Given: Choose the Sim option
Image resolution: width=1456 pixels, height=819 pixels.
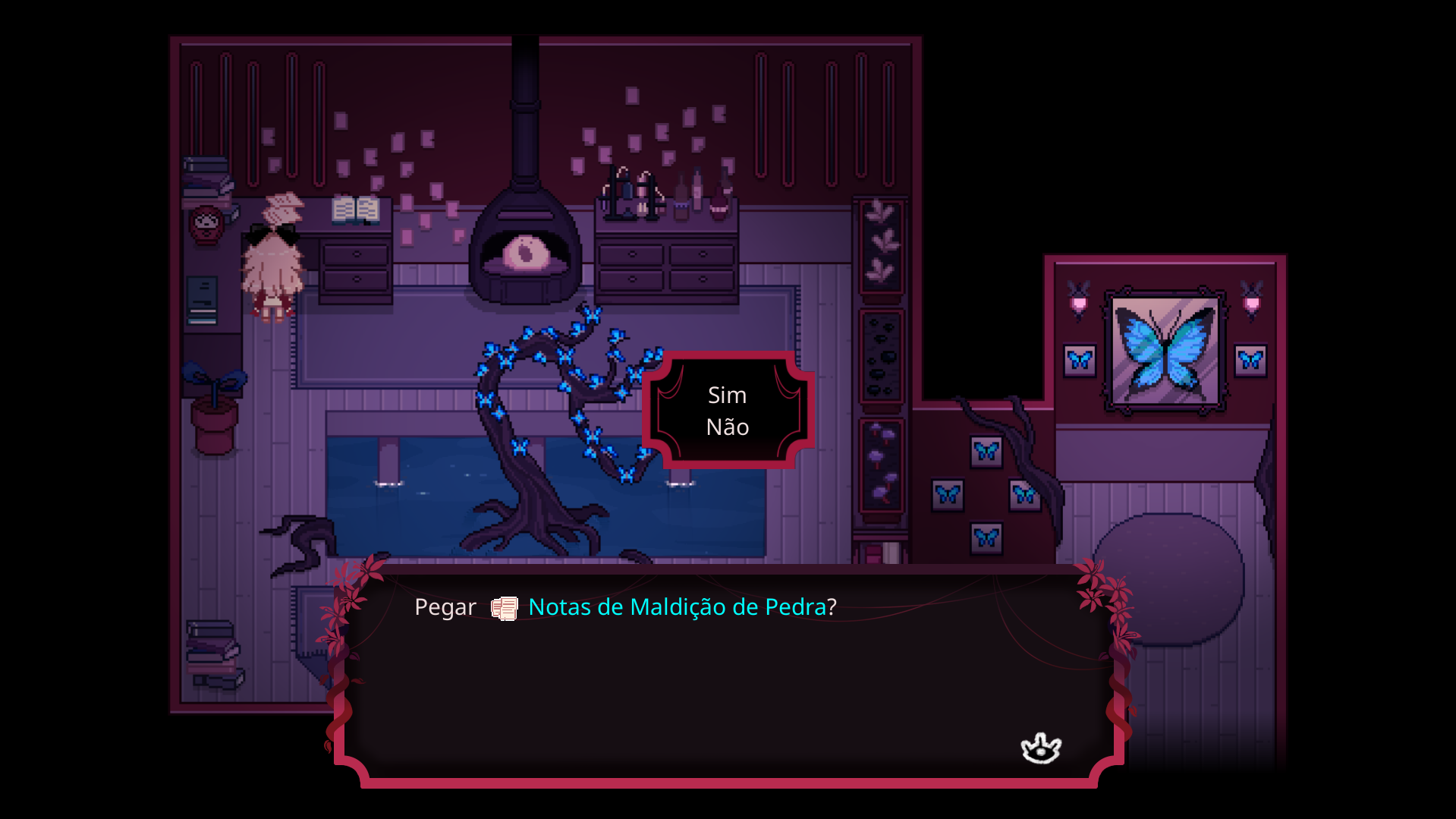Looking at the screenshot, I should (727, 395).
